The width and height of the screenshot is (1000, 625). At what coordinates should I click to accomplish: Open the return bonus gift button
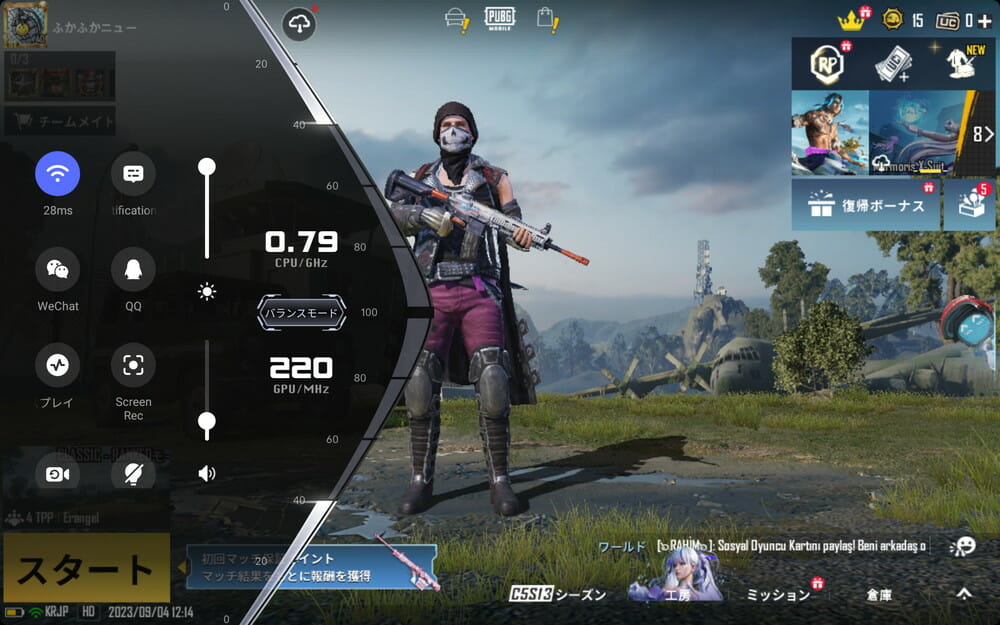[x=866, y=204]
